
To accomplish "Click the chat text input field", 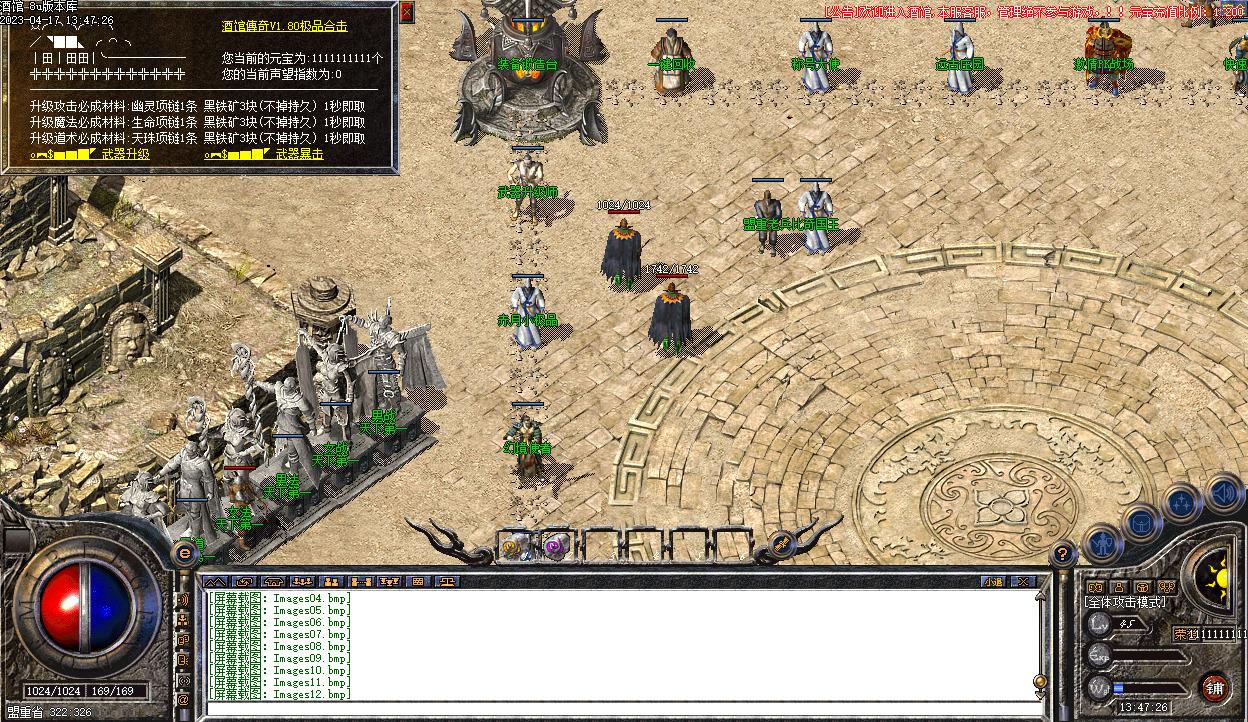I will [620, 706].
